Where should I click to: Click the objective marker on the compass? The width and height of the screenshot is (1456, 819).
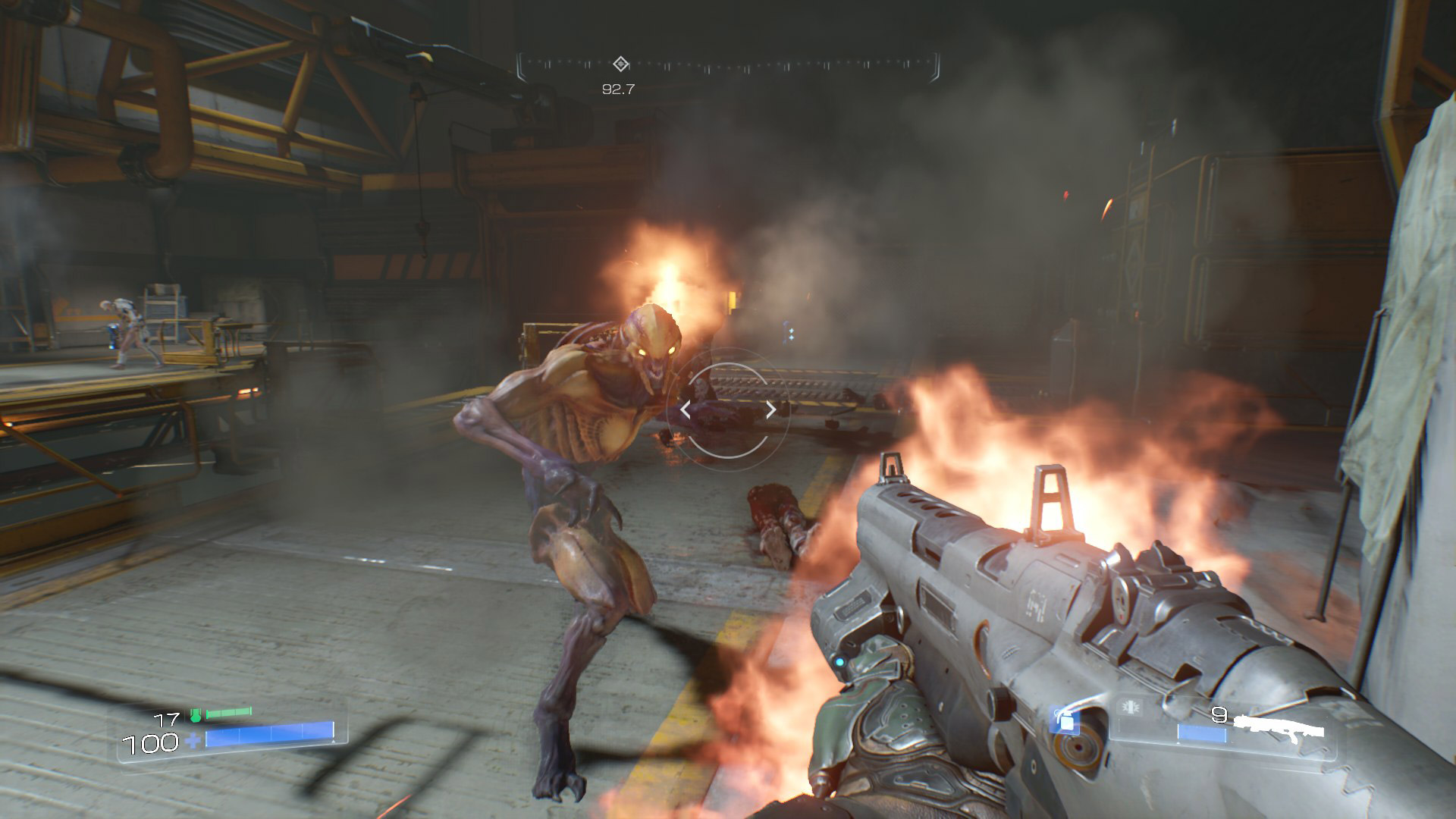(x=620, y=64)
